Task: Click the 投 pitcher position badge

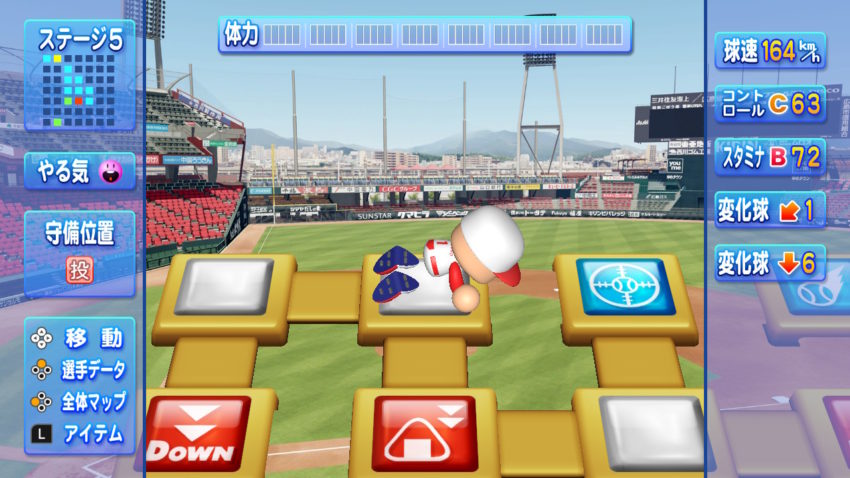Action: click(79, 269)
